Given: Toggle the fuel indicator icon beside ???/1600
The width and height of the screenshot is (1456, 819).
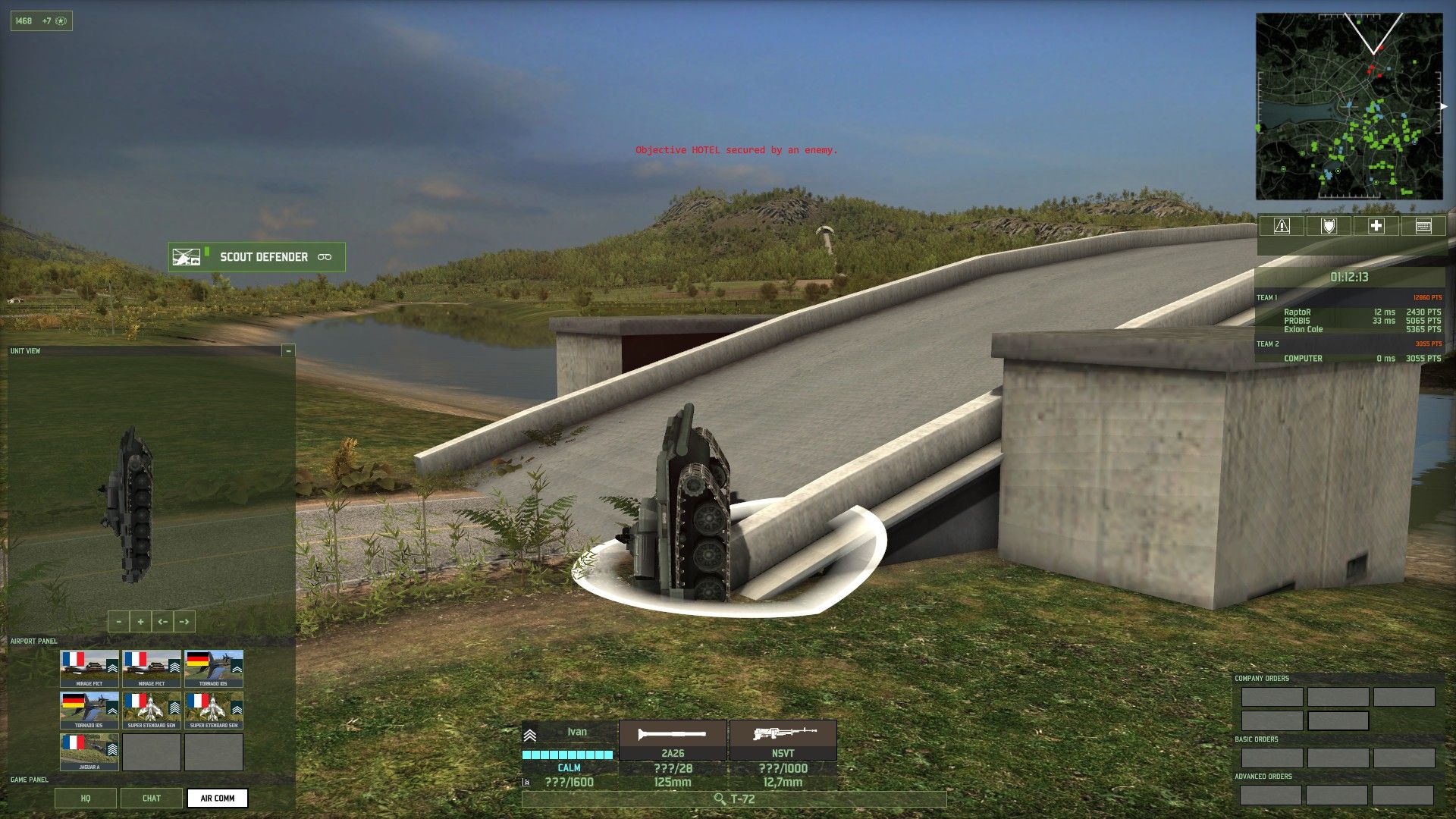Looking at the screenshot, I should tap(525, 782).
